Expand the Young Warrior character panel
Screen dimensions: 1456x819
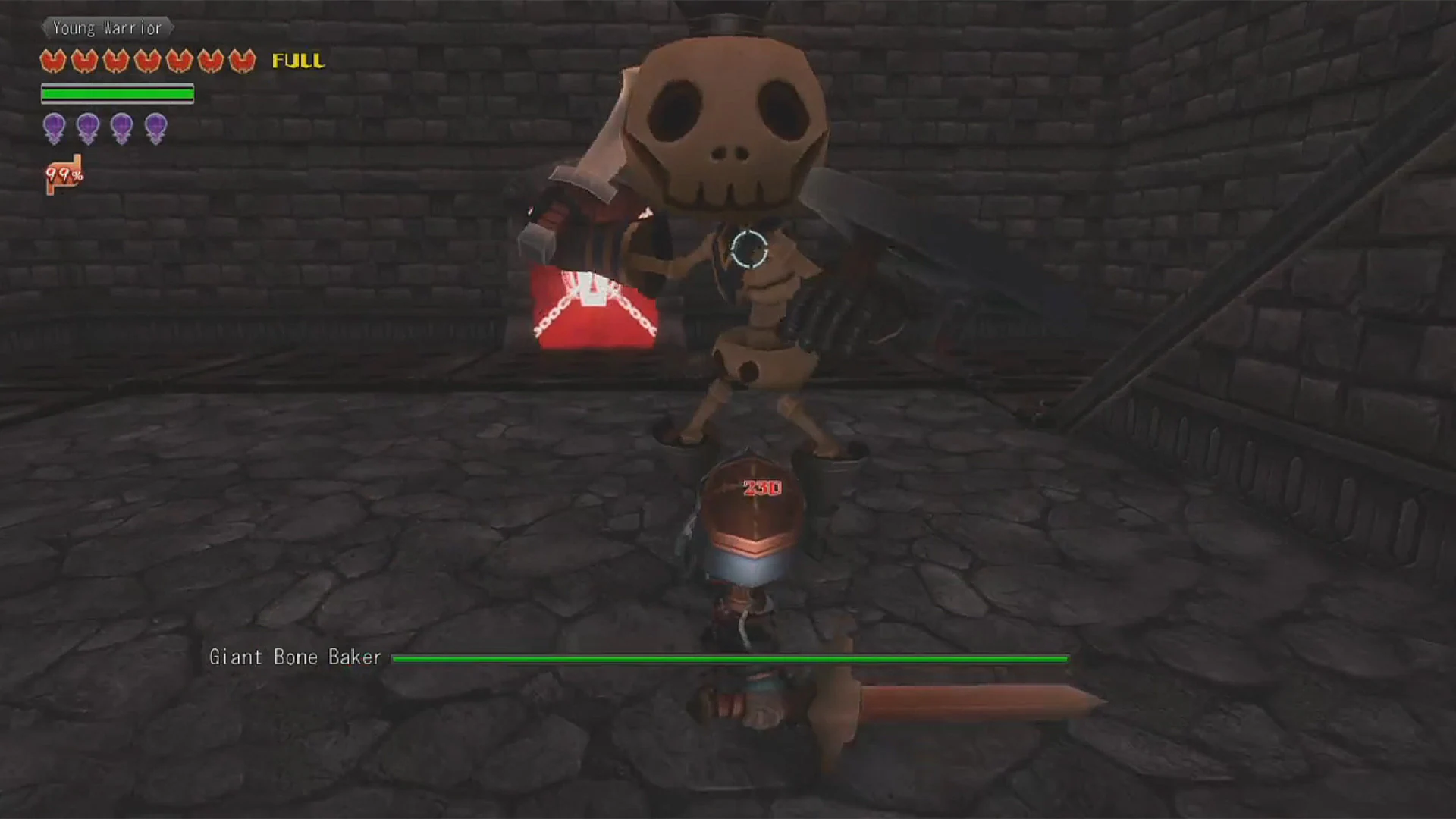[107, 27]
